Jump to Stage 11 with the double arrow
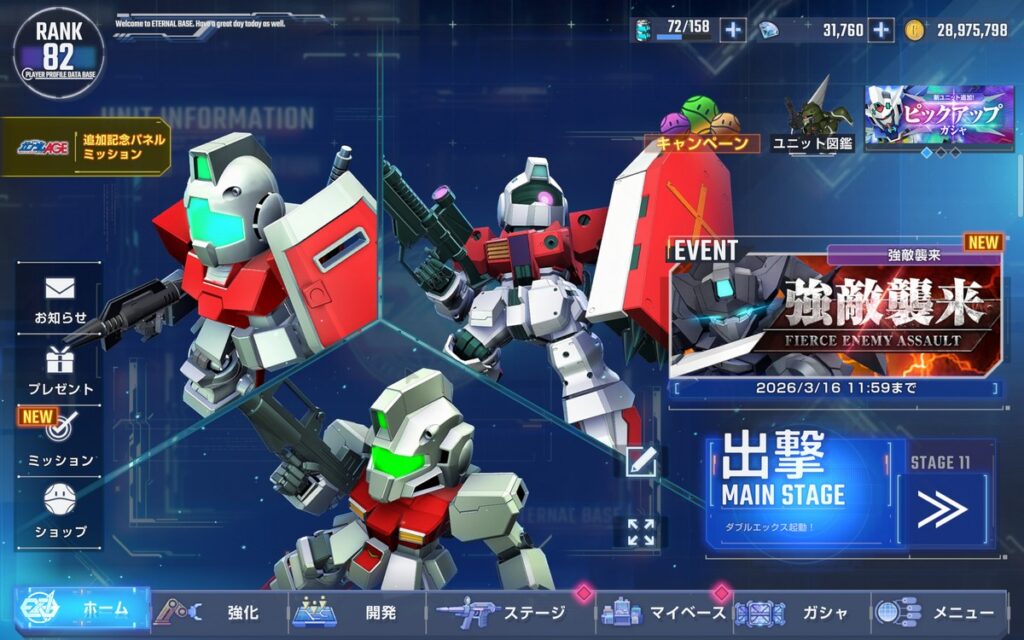The width and height of the screenshot is (1024, 640). point(942,508)
